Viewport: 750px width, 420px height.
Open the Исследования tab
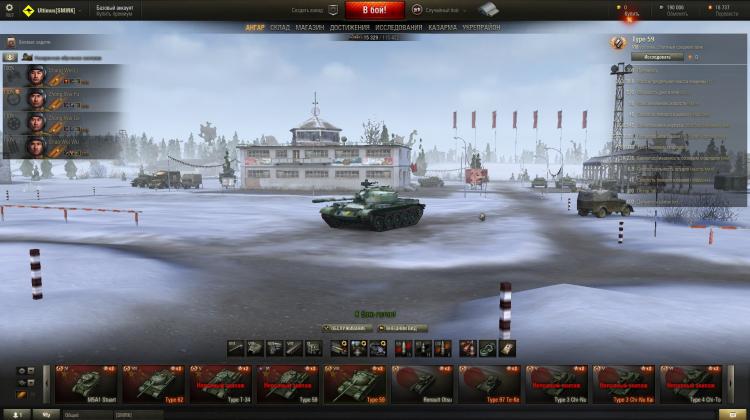397,27
